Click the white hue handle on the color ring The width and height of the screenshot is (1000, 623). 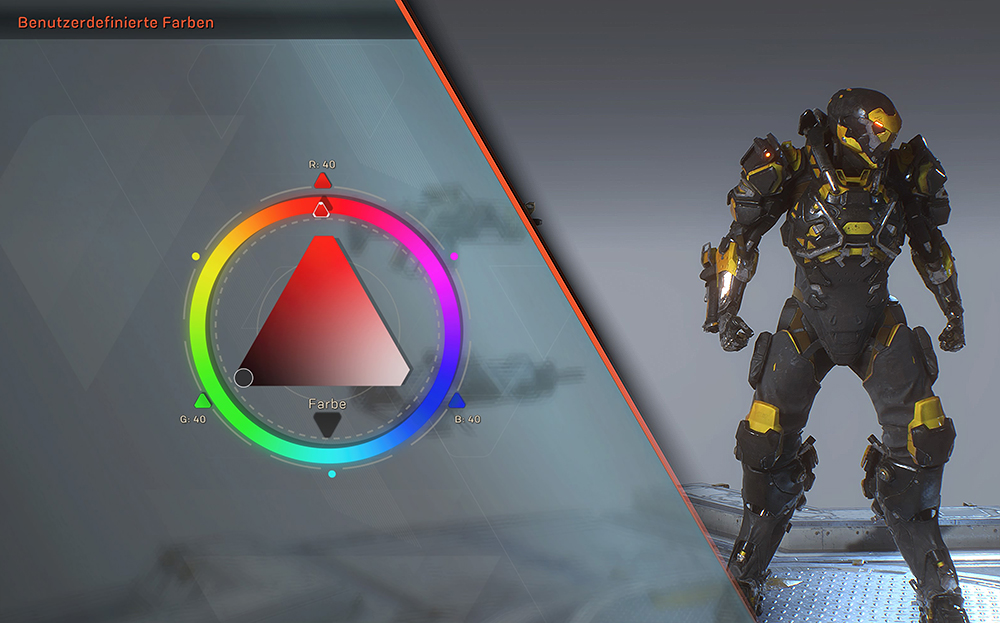tap(321, 209)
